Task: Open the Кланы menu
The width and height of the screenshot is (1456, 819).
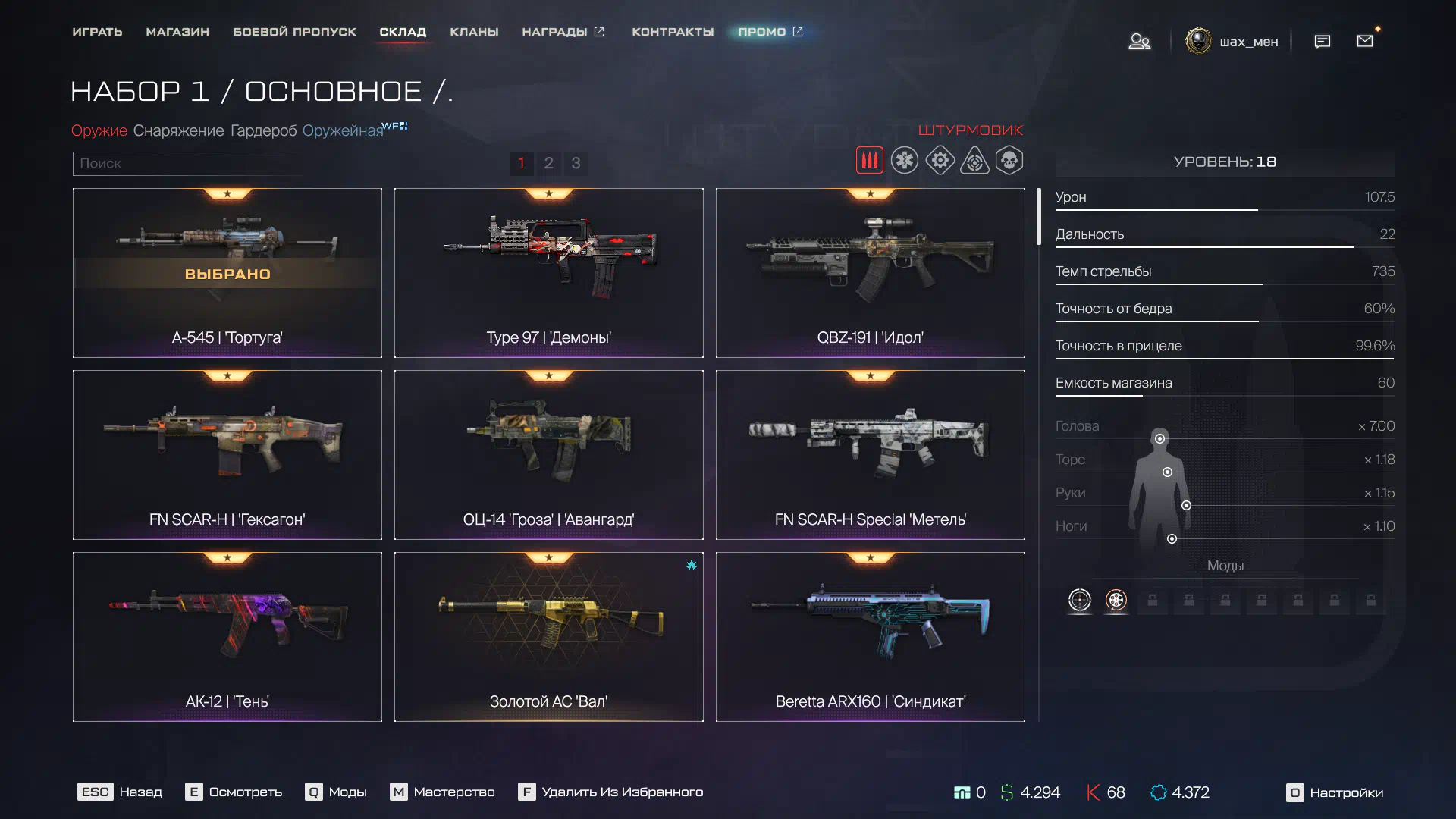Action: 474,32
